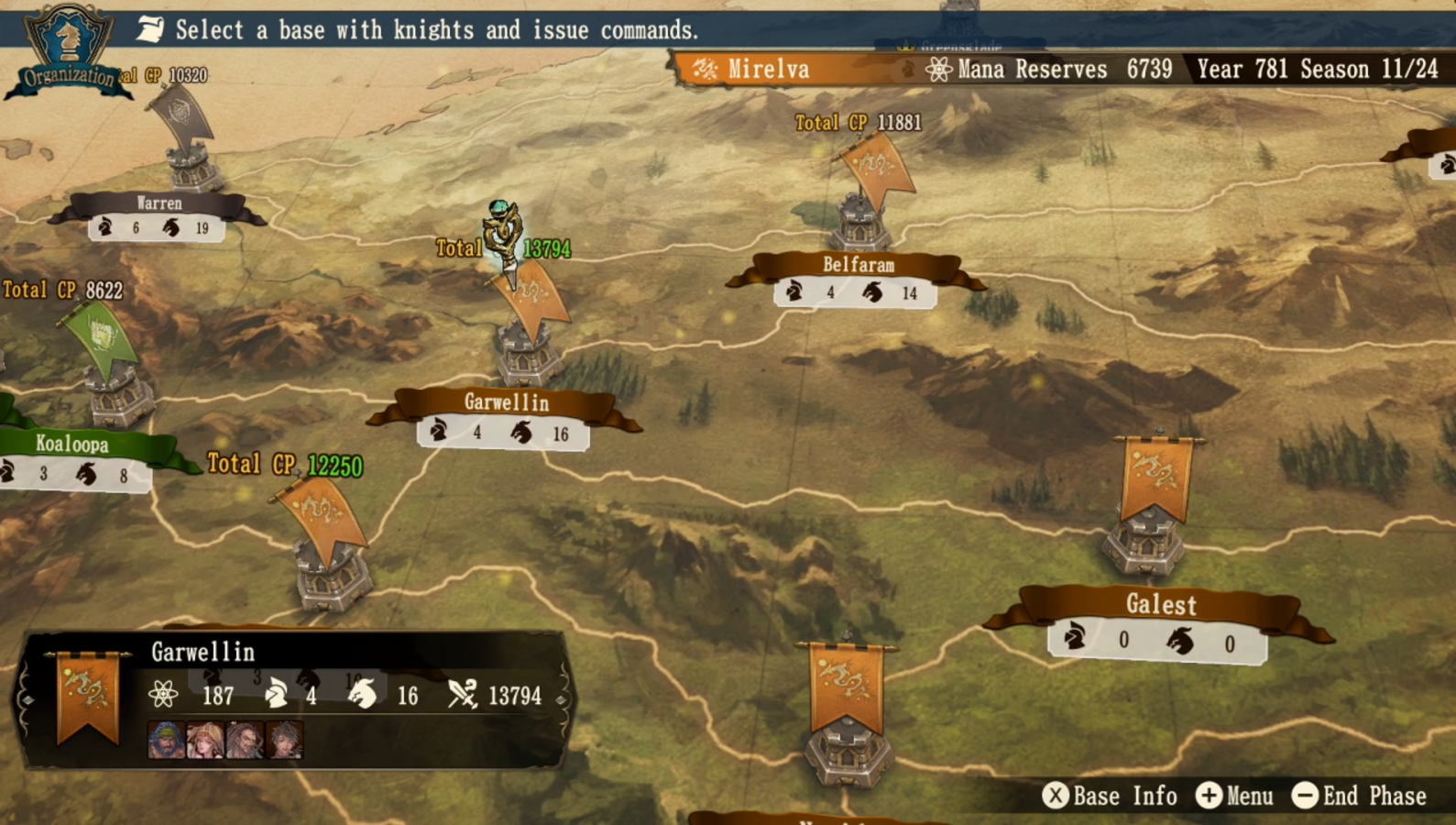Select the blue-bearded knight with green headband

(x=166, y=740)
